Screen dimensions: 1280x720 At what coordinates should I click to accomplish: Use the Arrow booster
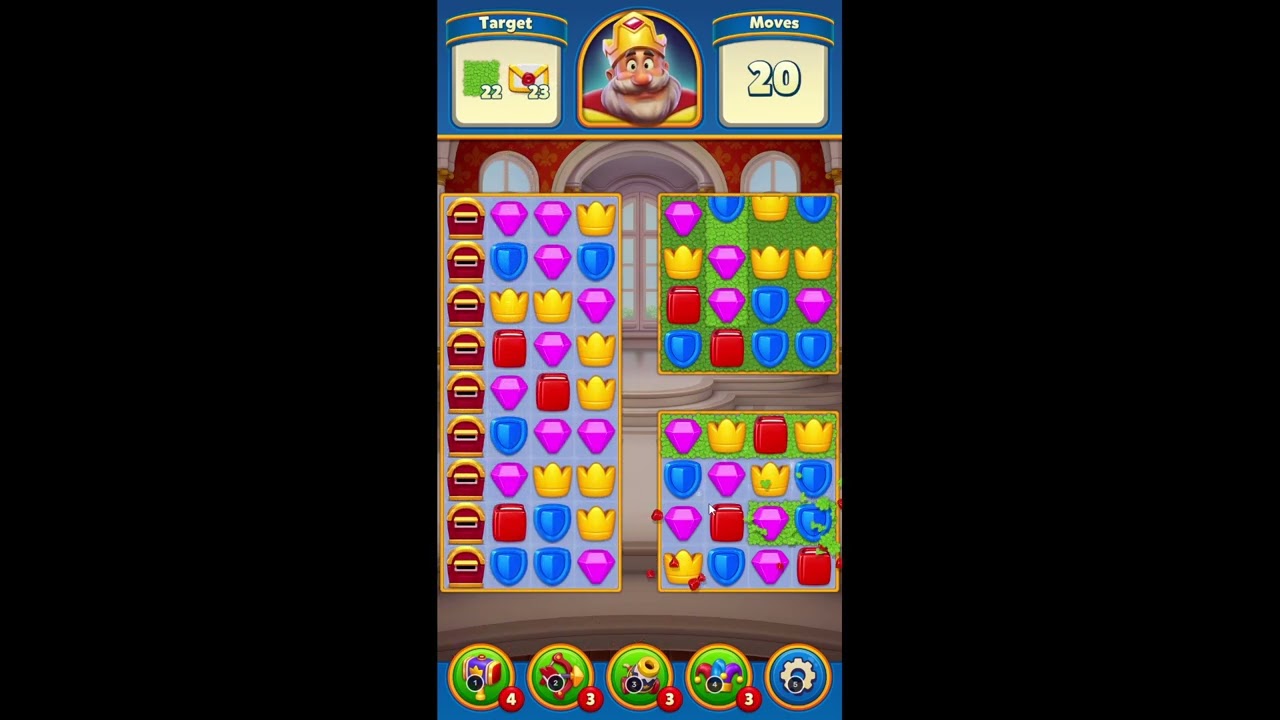pyautogui.click(x=560, y=675)
